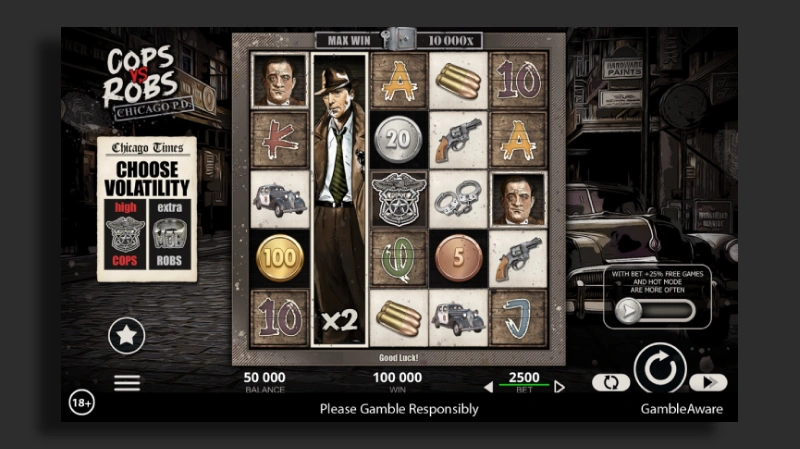Open the GambleAware link

[681, 409]
